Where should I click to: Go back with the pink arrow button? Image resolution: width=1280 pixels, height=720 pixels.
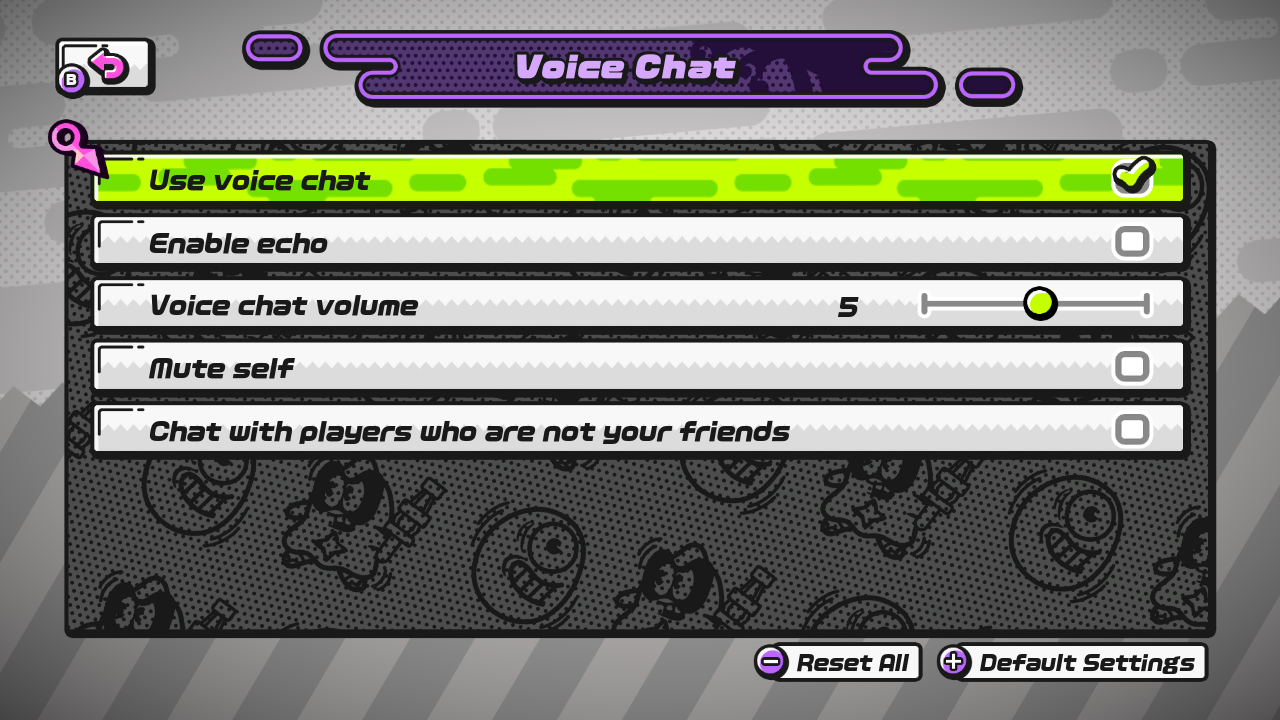[x=105, y=67]
